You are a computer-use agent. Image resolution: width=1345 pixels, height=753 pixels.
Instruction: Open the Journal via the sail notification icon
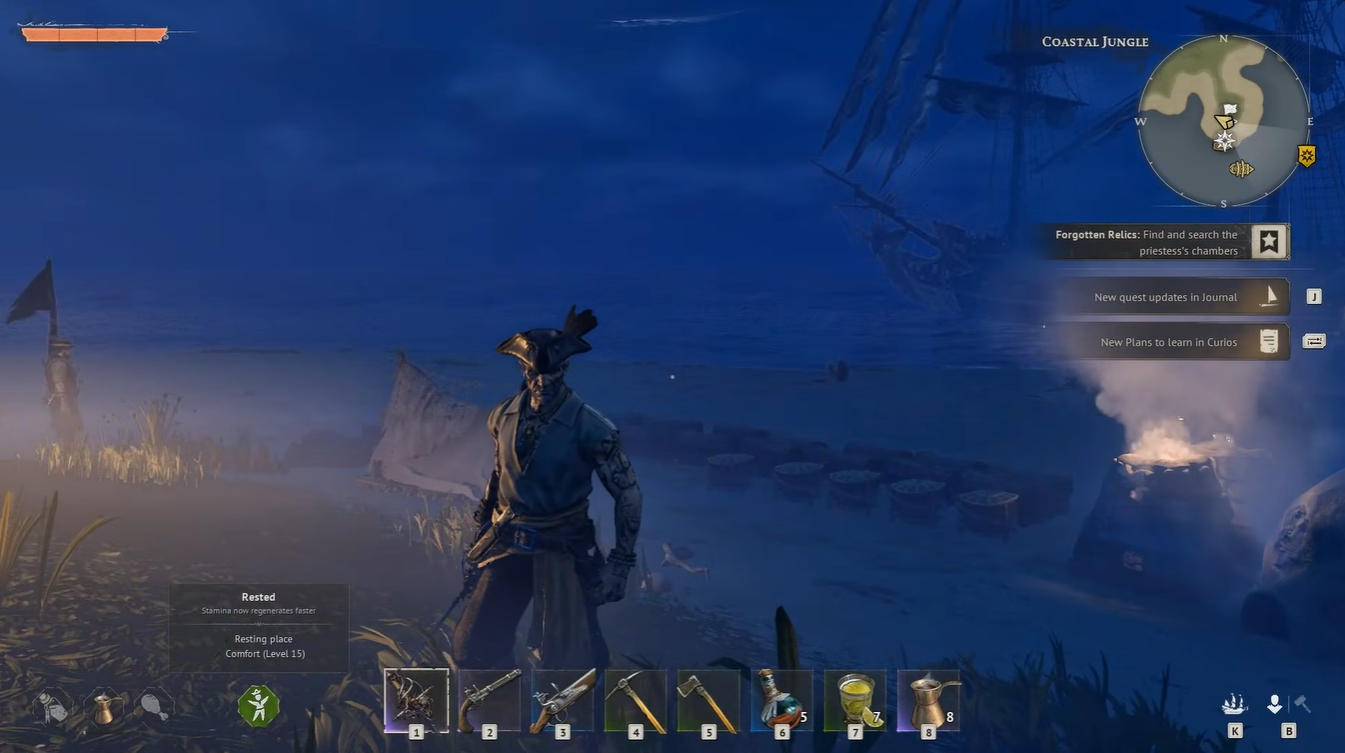coord(1270,296)
